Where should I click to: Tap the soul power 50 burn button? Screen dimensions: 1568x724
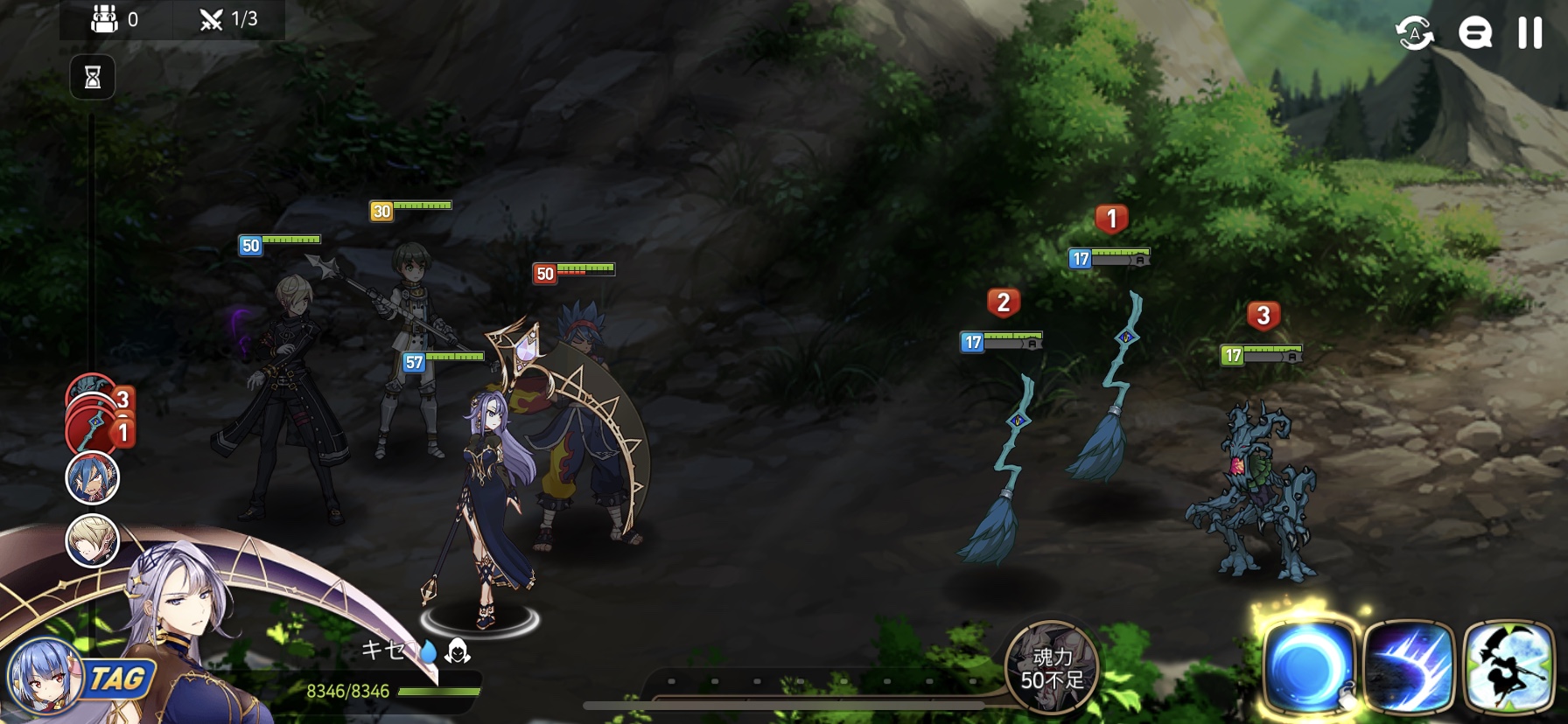pos(1051,668)
